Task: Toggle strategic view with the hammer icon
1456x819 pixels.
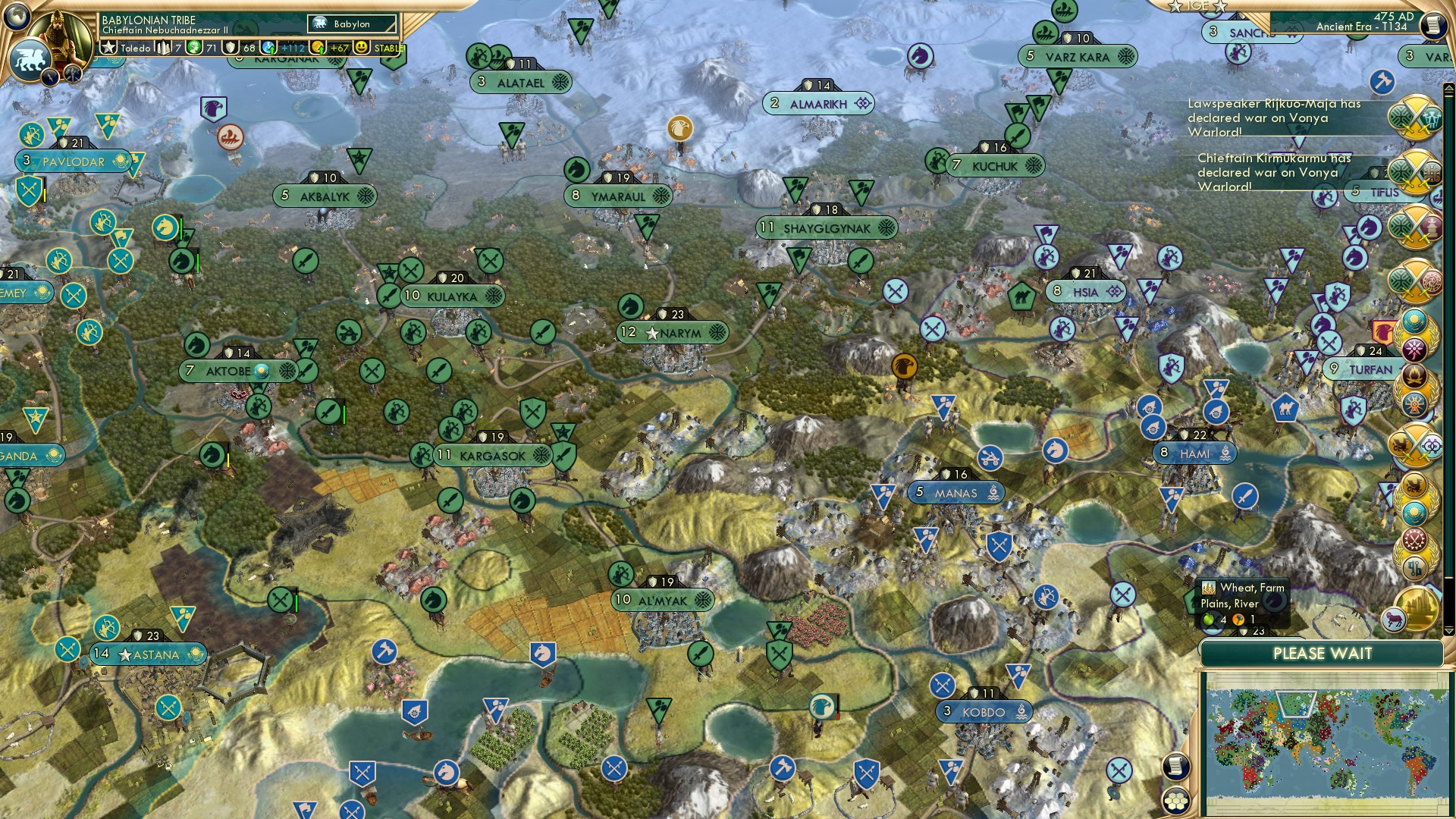Action: point(72,75)
